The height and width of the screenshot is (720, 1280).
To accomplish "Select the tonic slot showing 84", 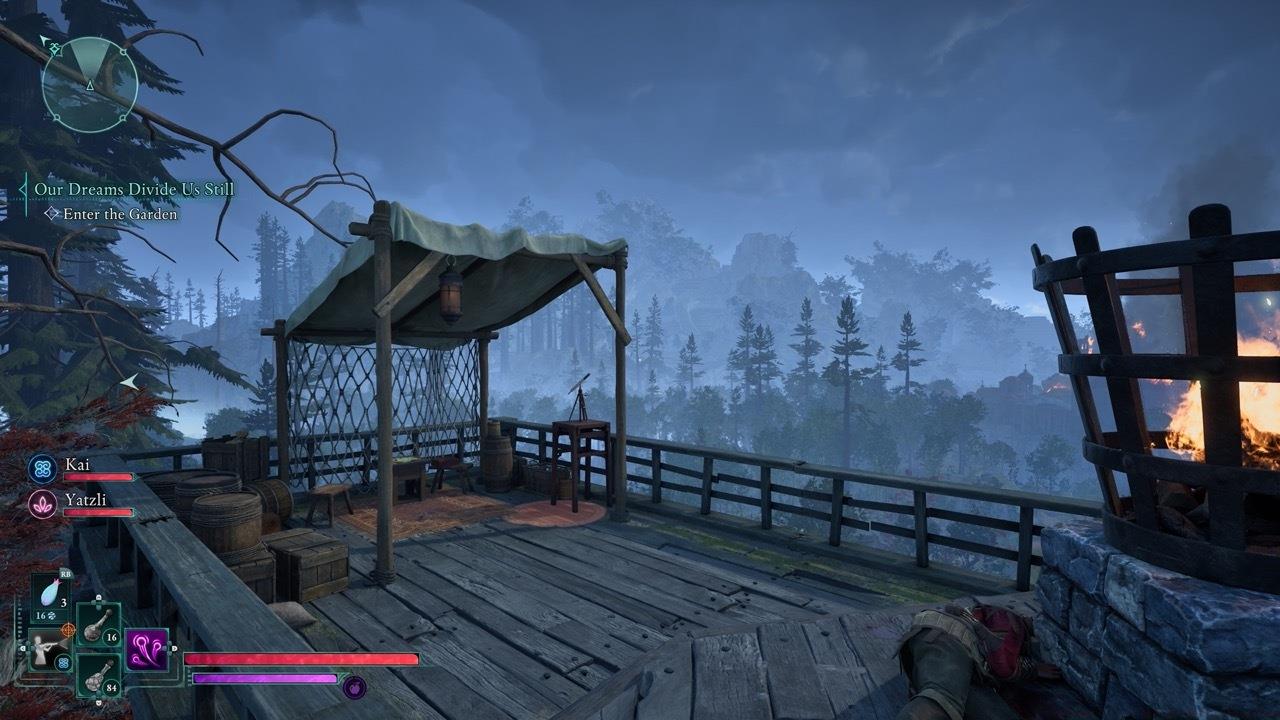I will (x=99, y=677).
